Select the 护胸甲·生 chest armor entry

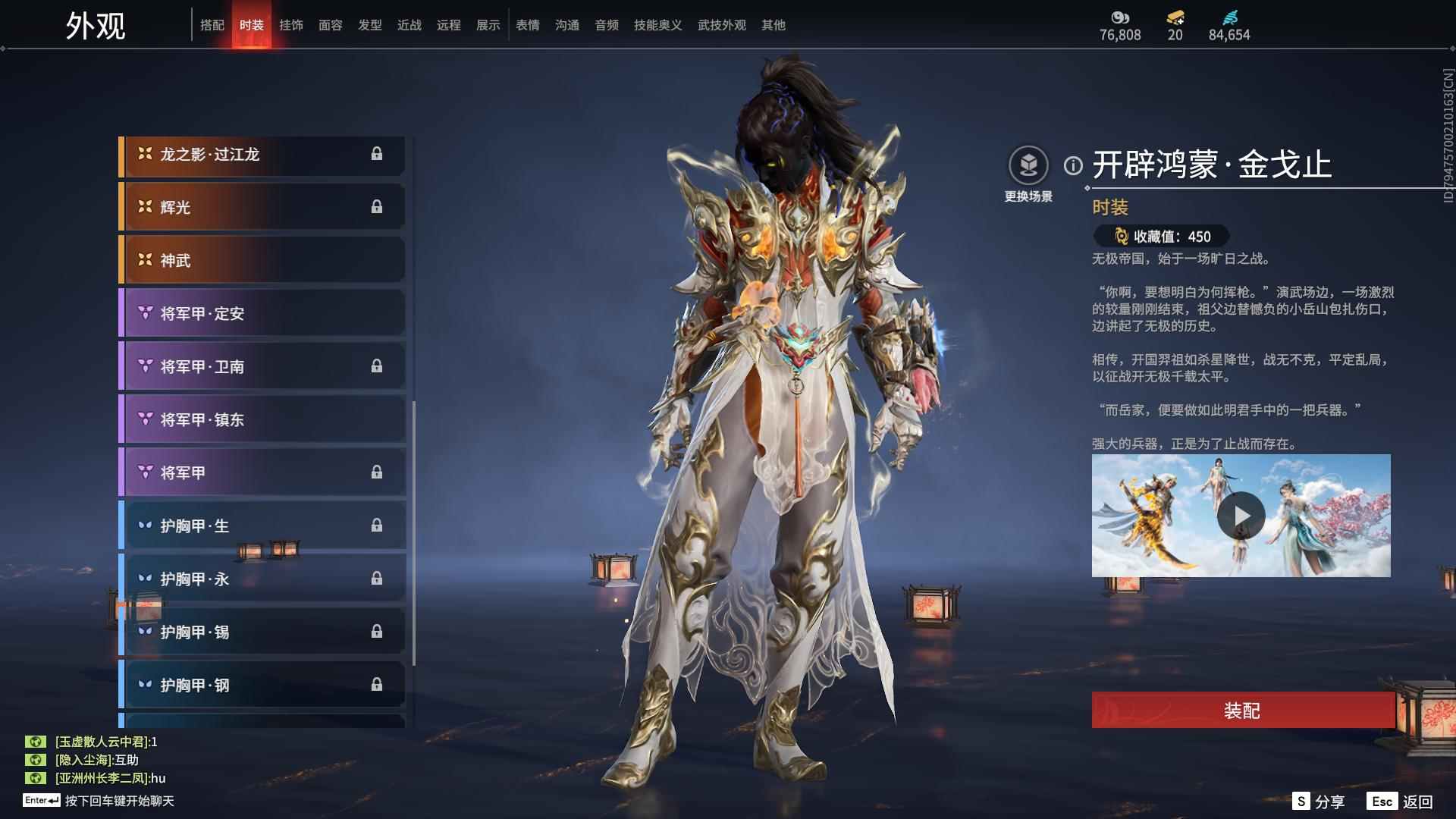(x=262, y=525)
